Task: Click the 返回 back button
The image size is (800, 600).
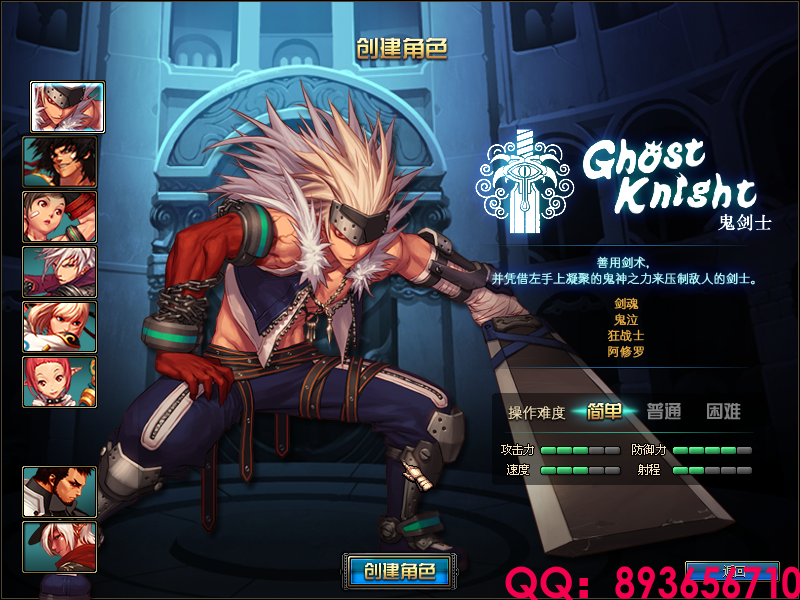Action: (x=736, y=572)
